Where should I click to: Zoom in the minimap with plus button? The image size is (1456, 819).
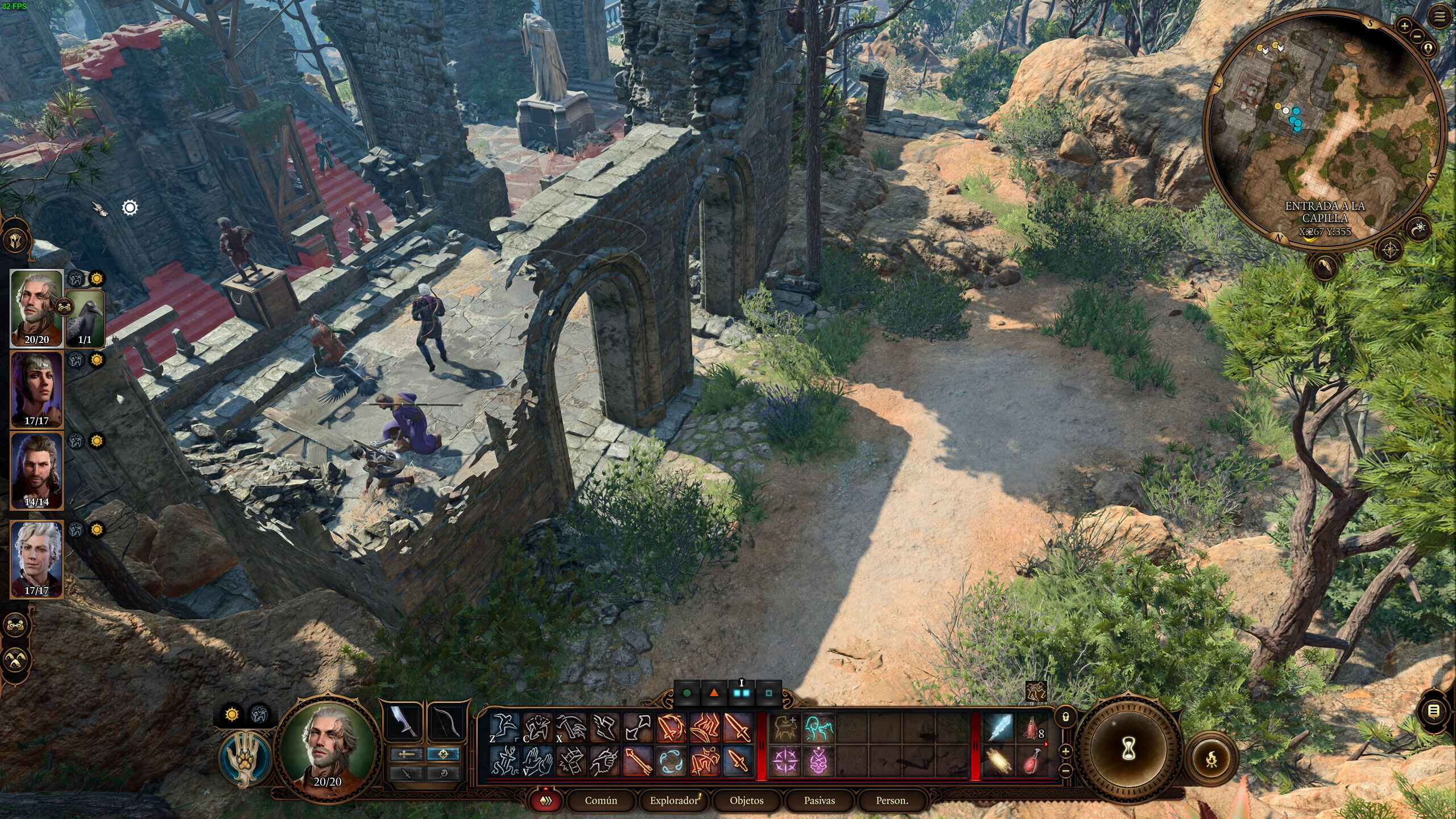click(x=1405, y=26)
